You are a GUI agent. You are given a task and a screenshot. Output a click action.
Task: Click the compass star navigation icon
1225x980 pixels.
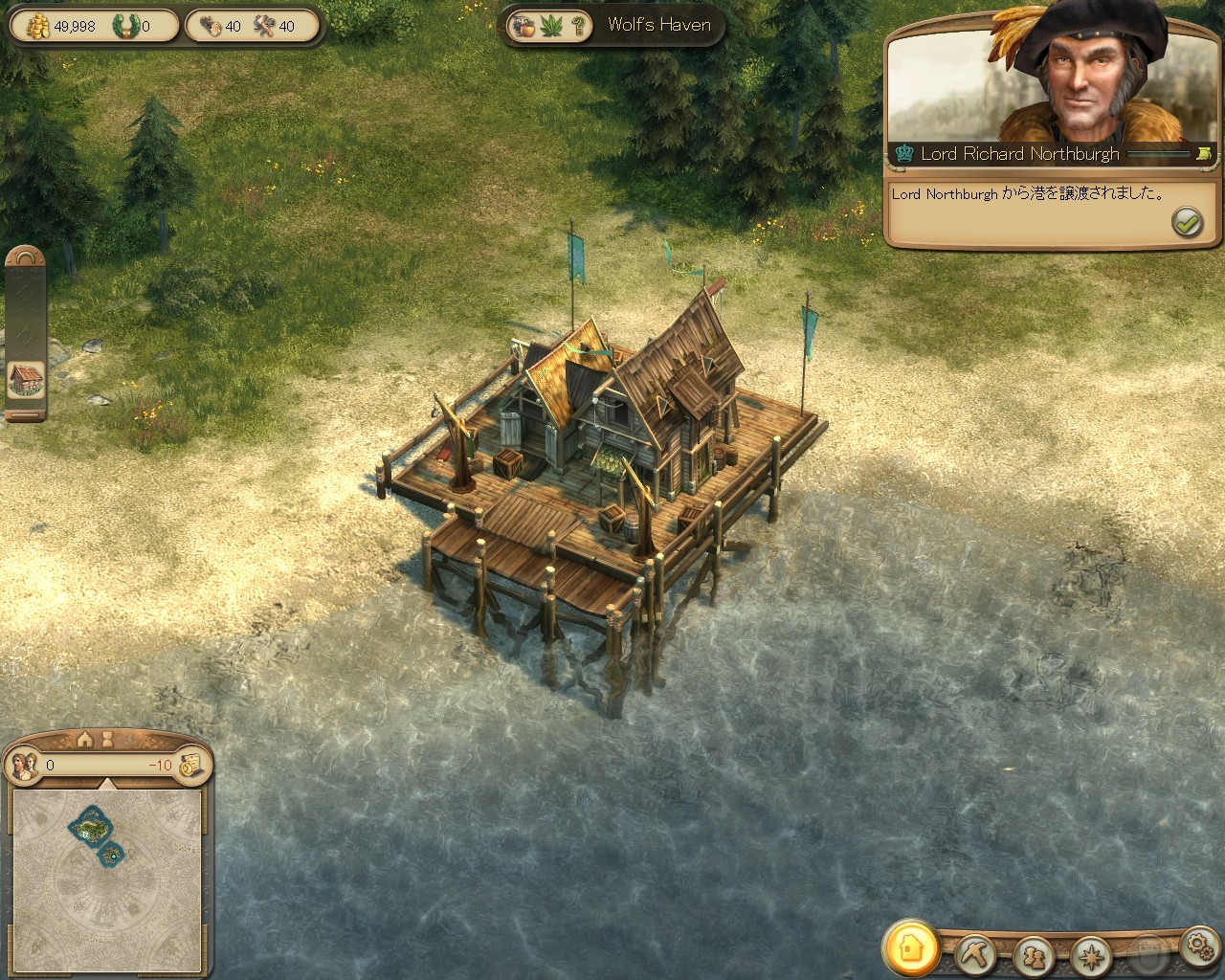pos(1090,955)
